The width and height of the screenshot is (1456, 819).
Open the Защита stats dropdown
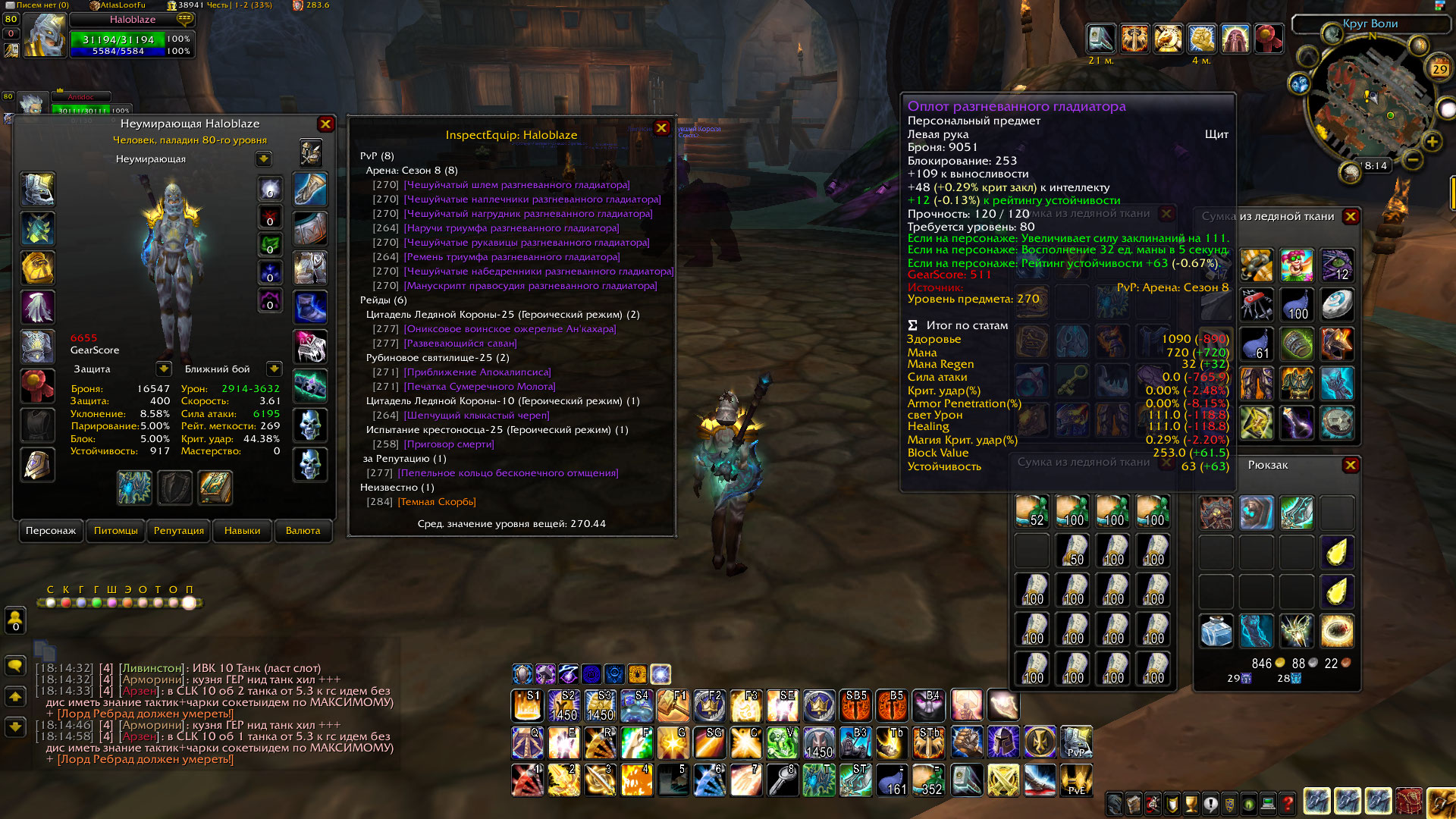coord(163,369)
